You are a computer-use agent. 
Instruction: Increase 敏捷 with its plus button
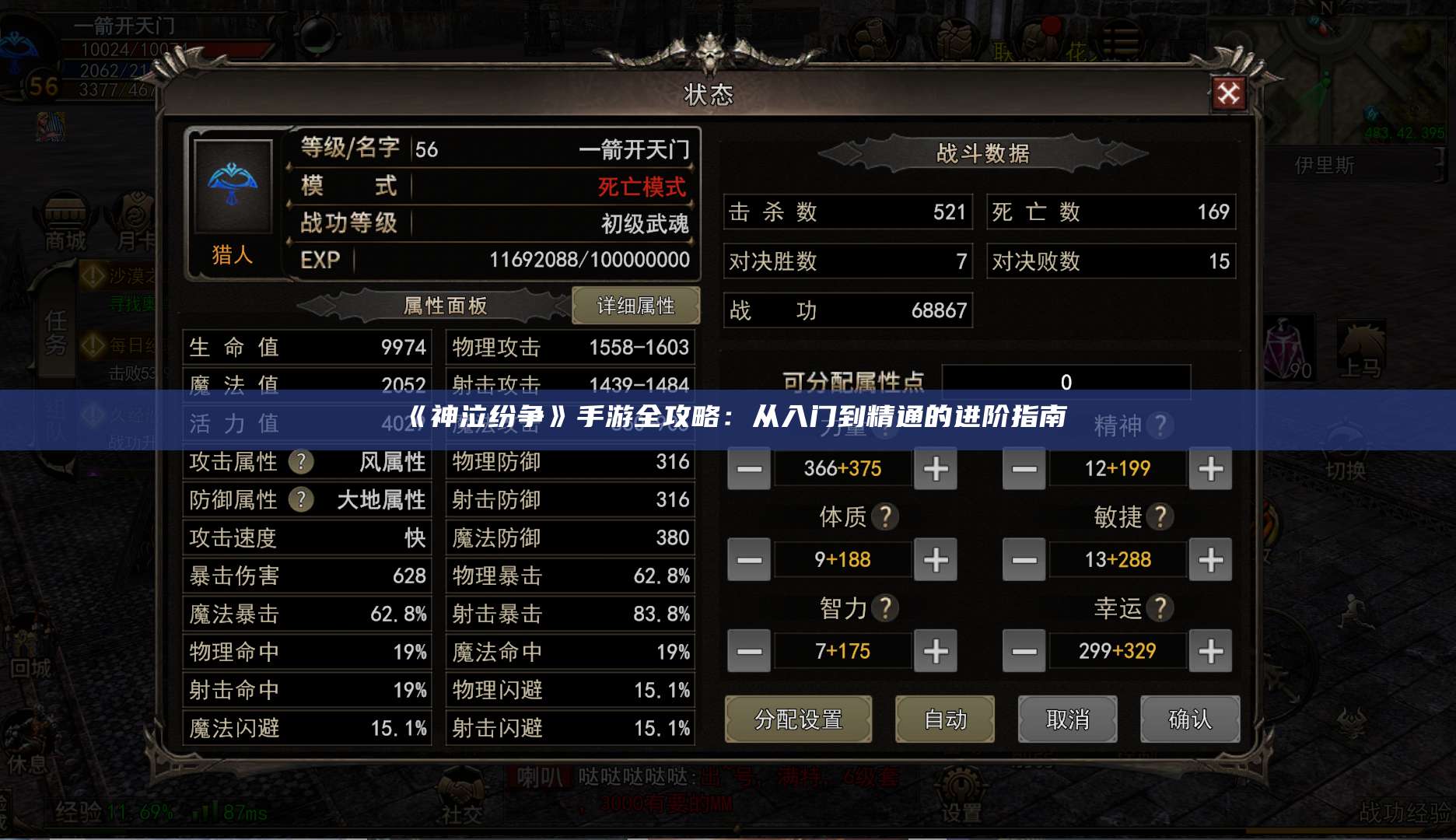1210,559
